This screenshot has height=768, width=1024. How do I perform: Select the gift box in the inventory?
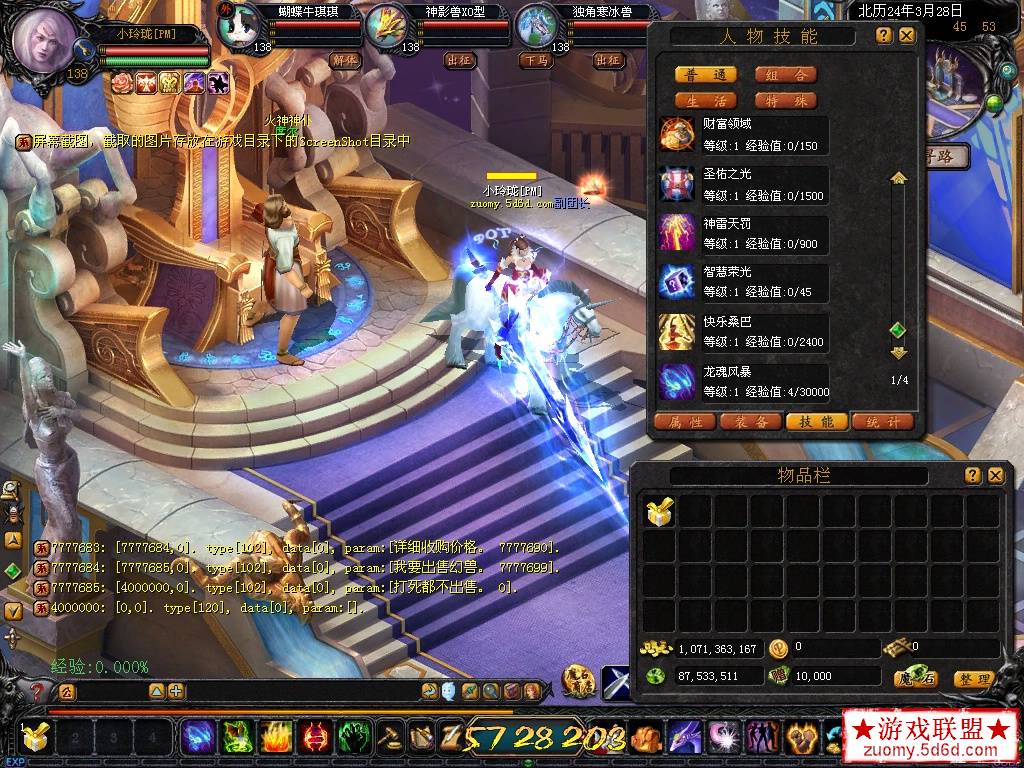click(x=660, y=512)
